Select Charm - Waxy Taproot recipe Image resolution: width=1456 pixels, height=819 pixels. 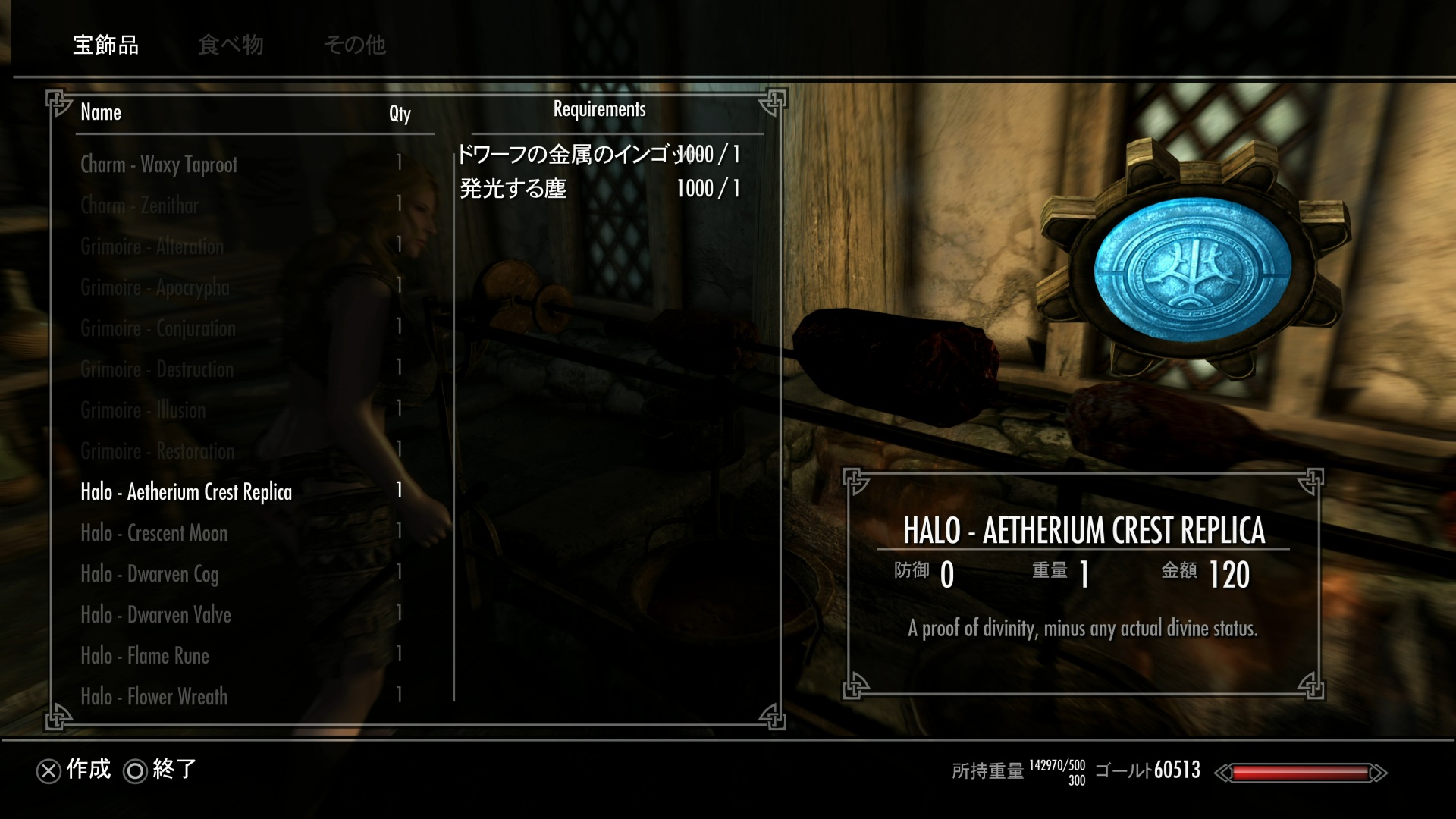pos(159,165)
